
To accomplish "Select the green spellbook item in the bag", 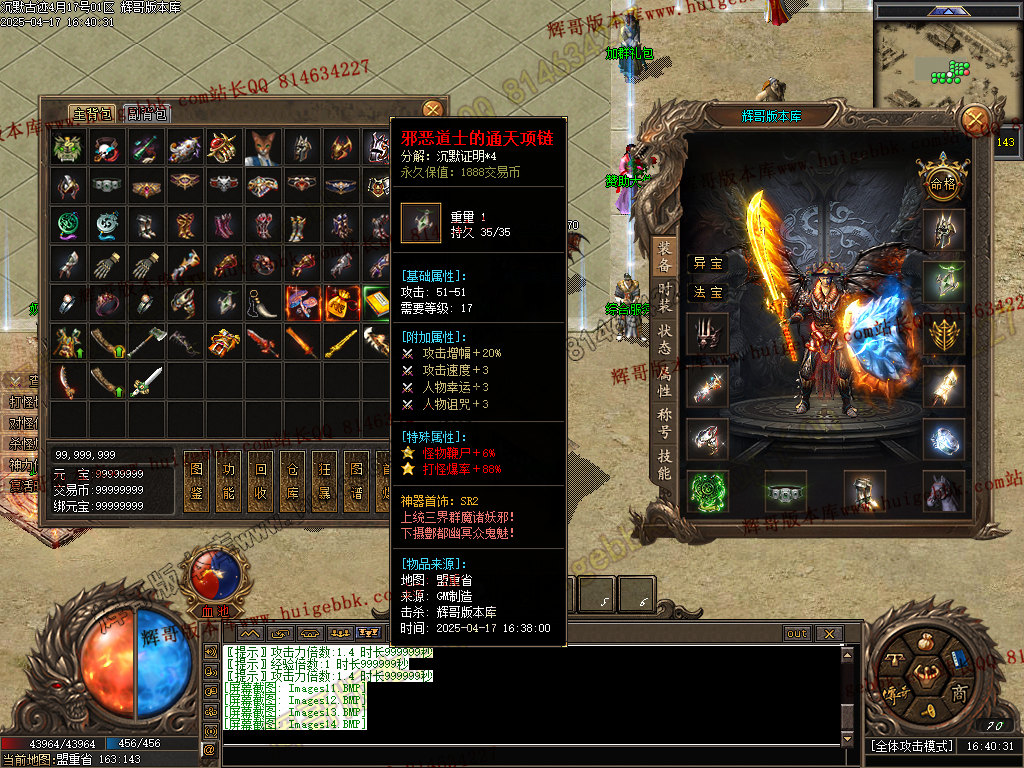I will 376,302.
